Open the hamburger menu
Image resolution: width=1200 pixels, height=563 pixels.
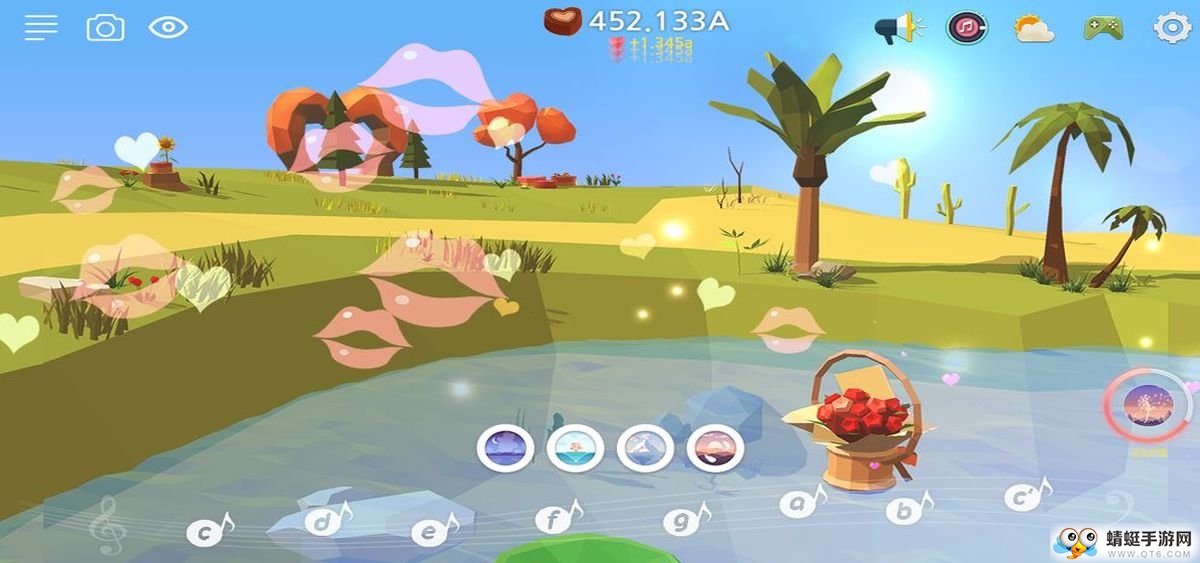[x=41, y=28]
